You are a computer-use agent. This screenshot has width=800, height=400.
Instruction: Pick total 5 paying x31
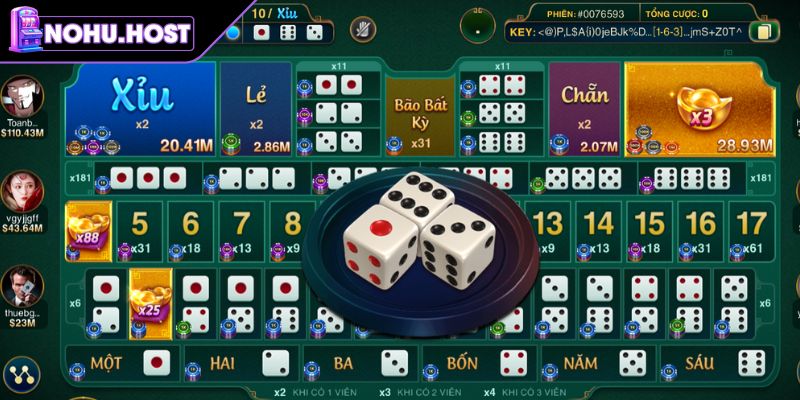(x=140, y=231)
